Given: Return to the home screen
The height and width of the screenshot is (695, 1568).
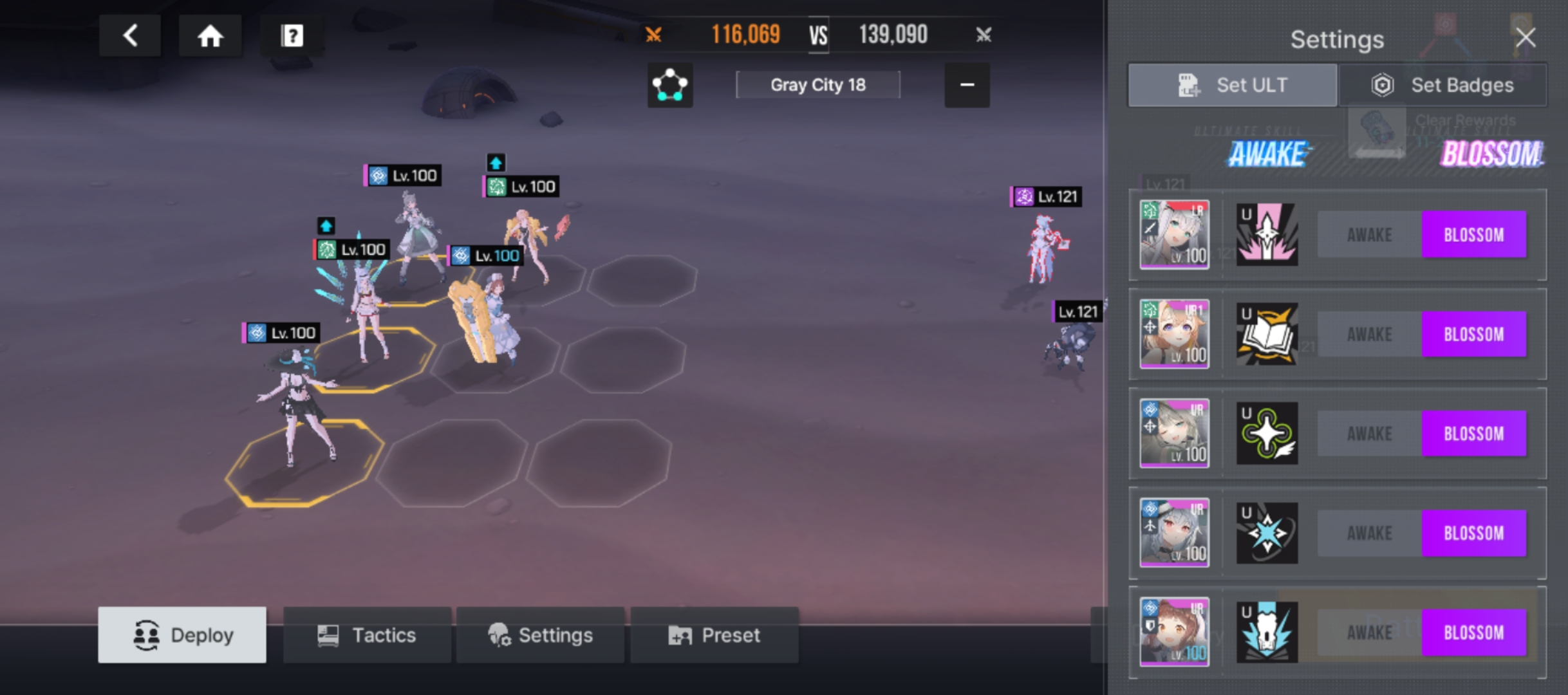Looking at the screenshot, I should (x=210, y=35).
